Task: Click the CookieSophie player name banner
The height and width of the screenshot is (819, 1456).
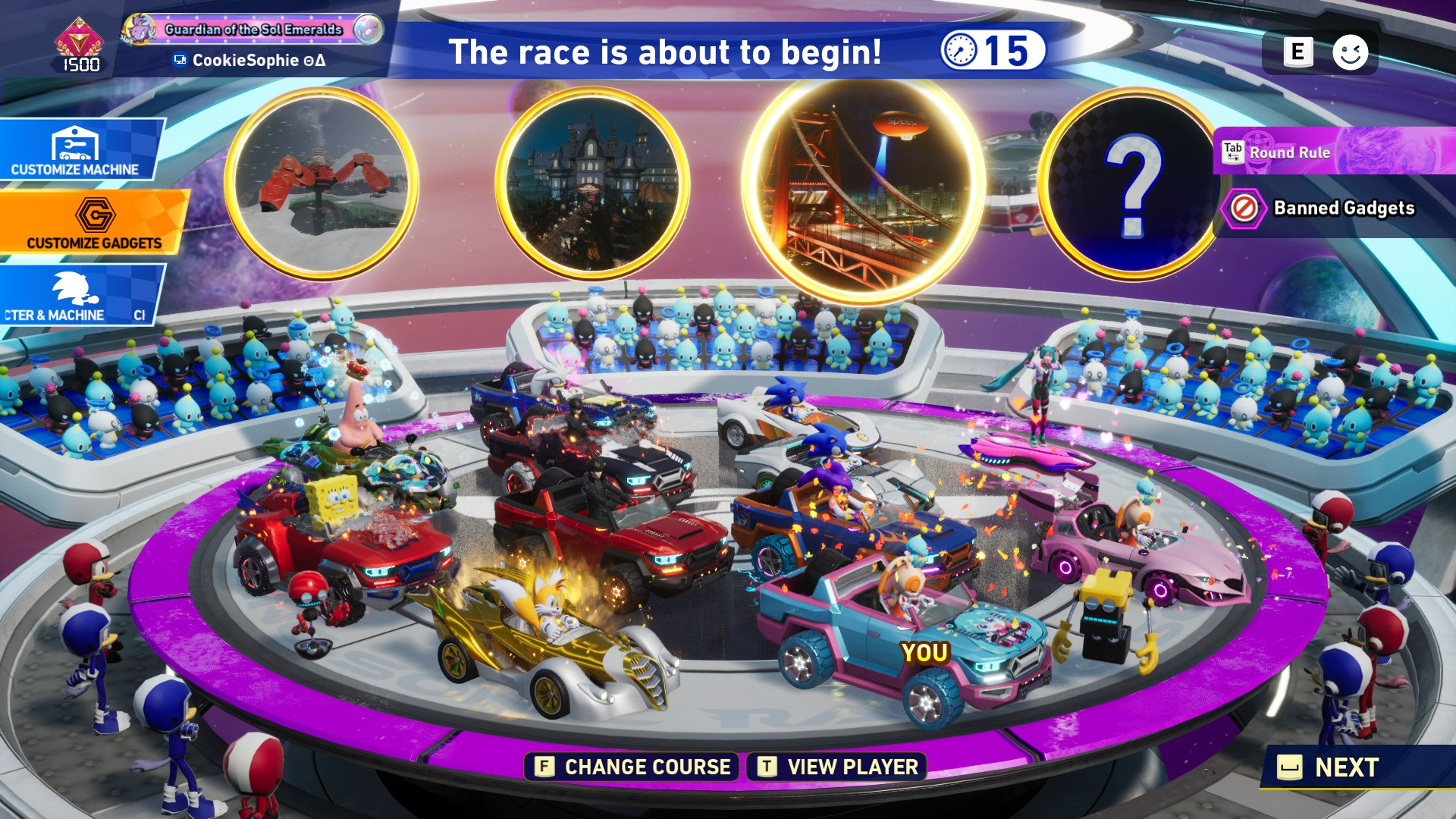Action: (x=254, y=60)
